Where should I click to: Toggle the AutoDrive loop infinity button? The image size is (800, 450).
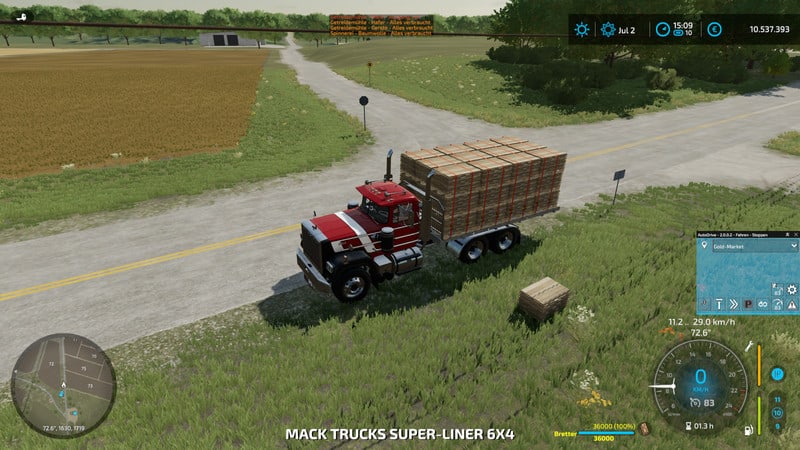[762, 303]
